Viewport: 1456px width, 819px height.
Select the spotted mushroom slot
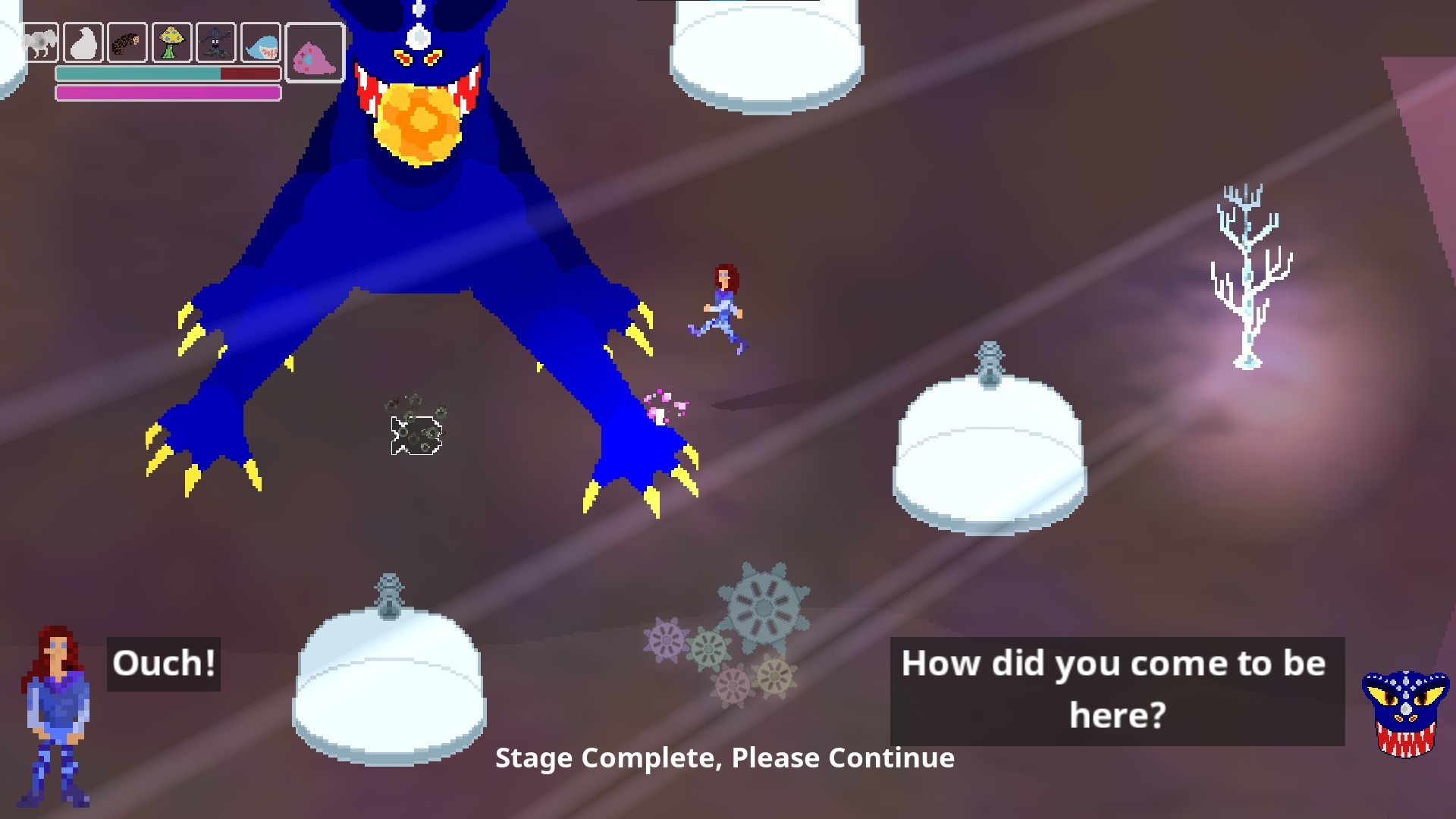pyautogui.click(x=169, y=42)
